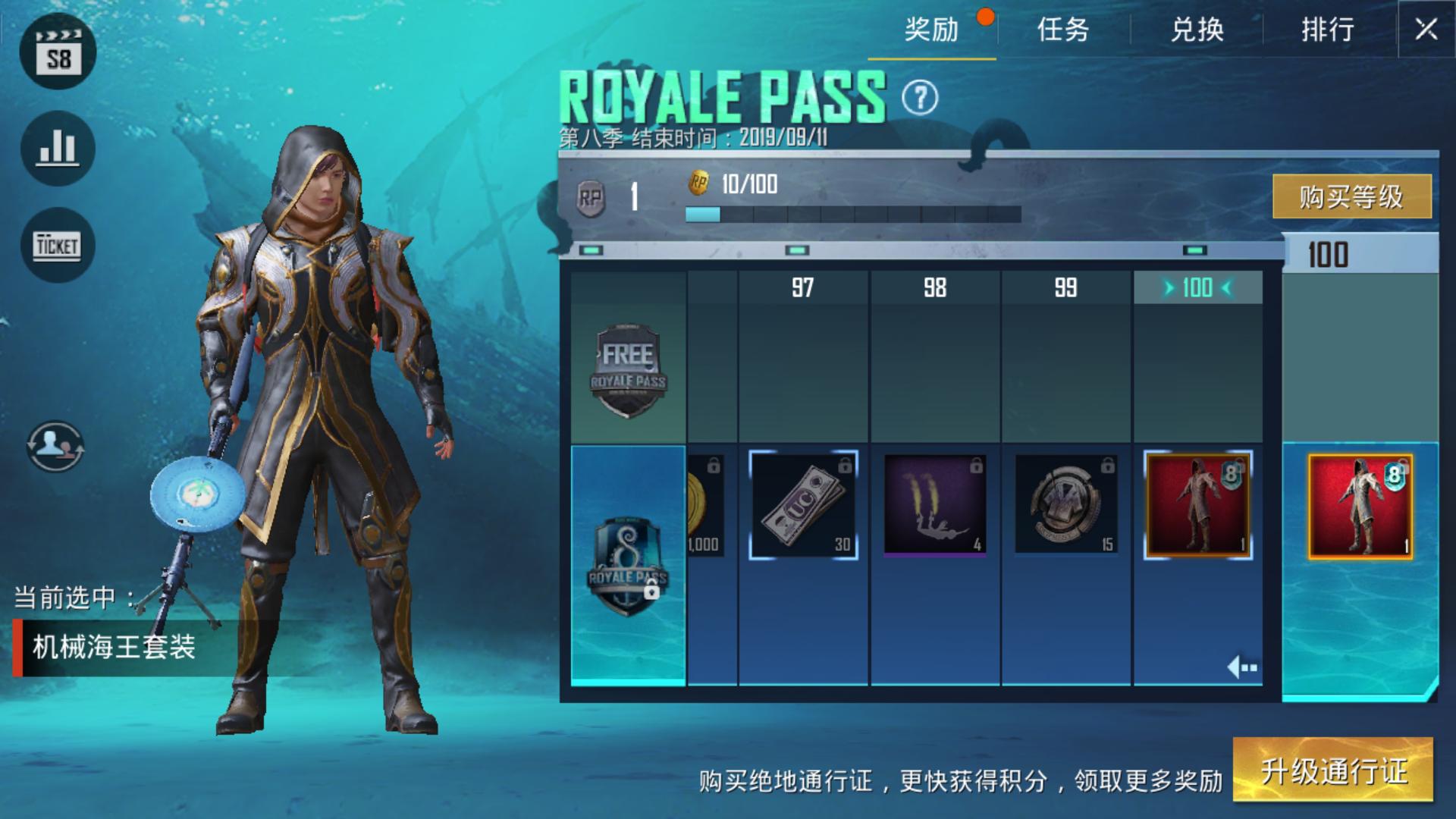Close the Royale Pass screen

point(1426,30)
